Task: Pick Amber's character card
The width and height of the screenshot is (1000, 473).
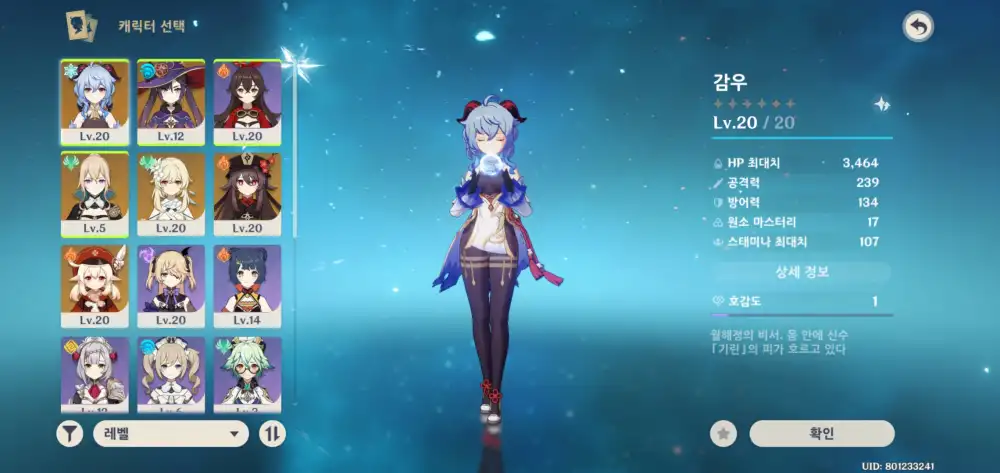Action: (x=247, y=101)
